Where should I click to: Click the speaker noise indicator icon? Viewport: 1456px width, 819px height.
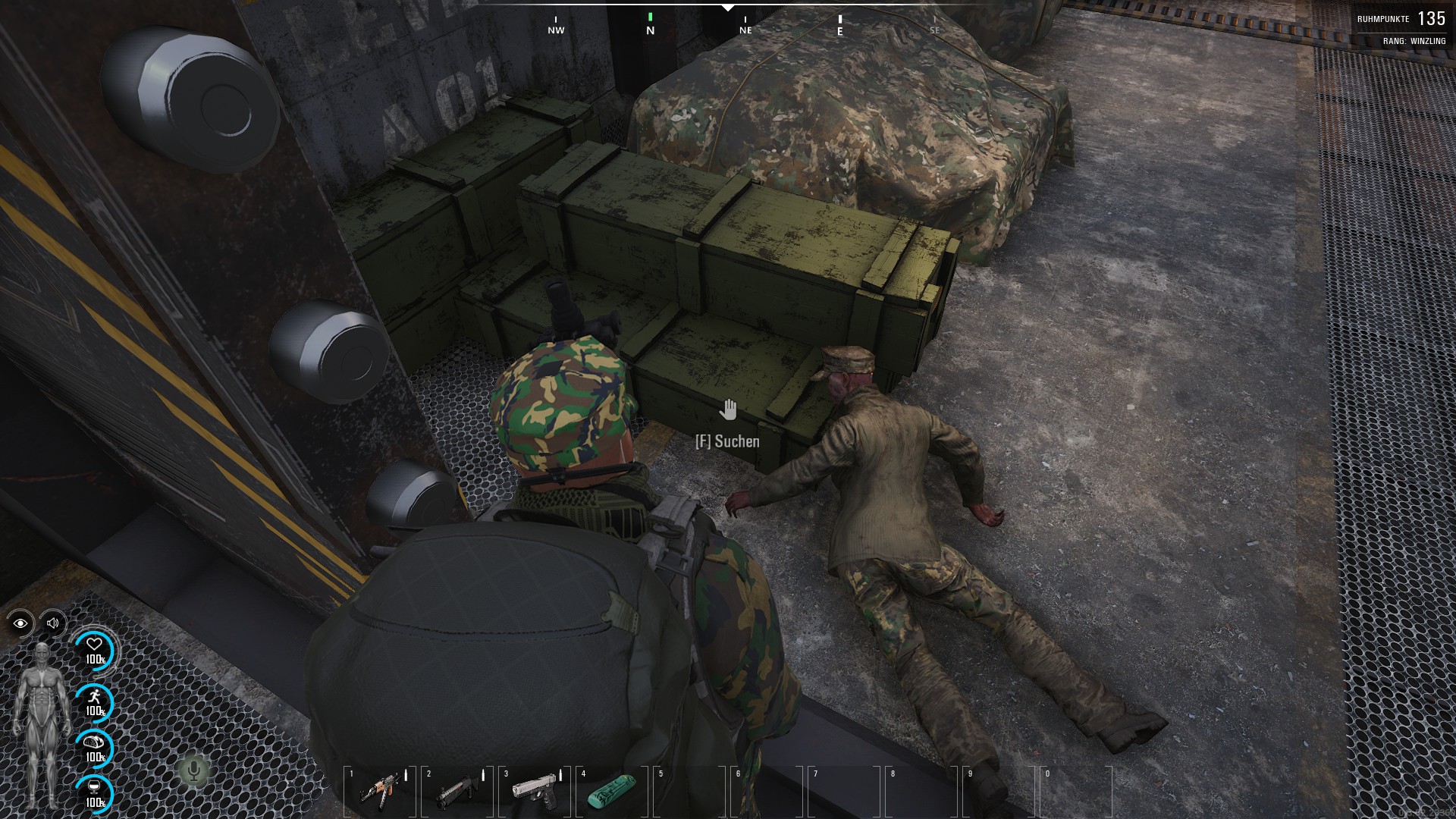(x=53, y=623)
